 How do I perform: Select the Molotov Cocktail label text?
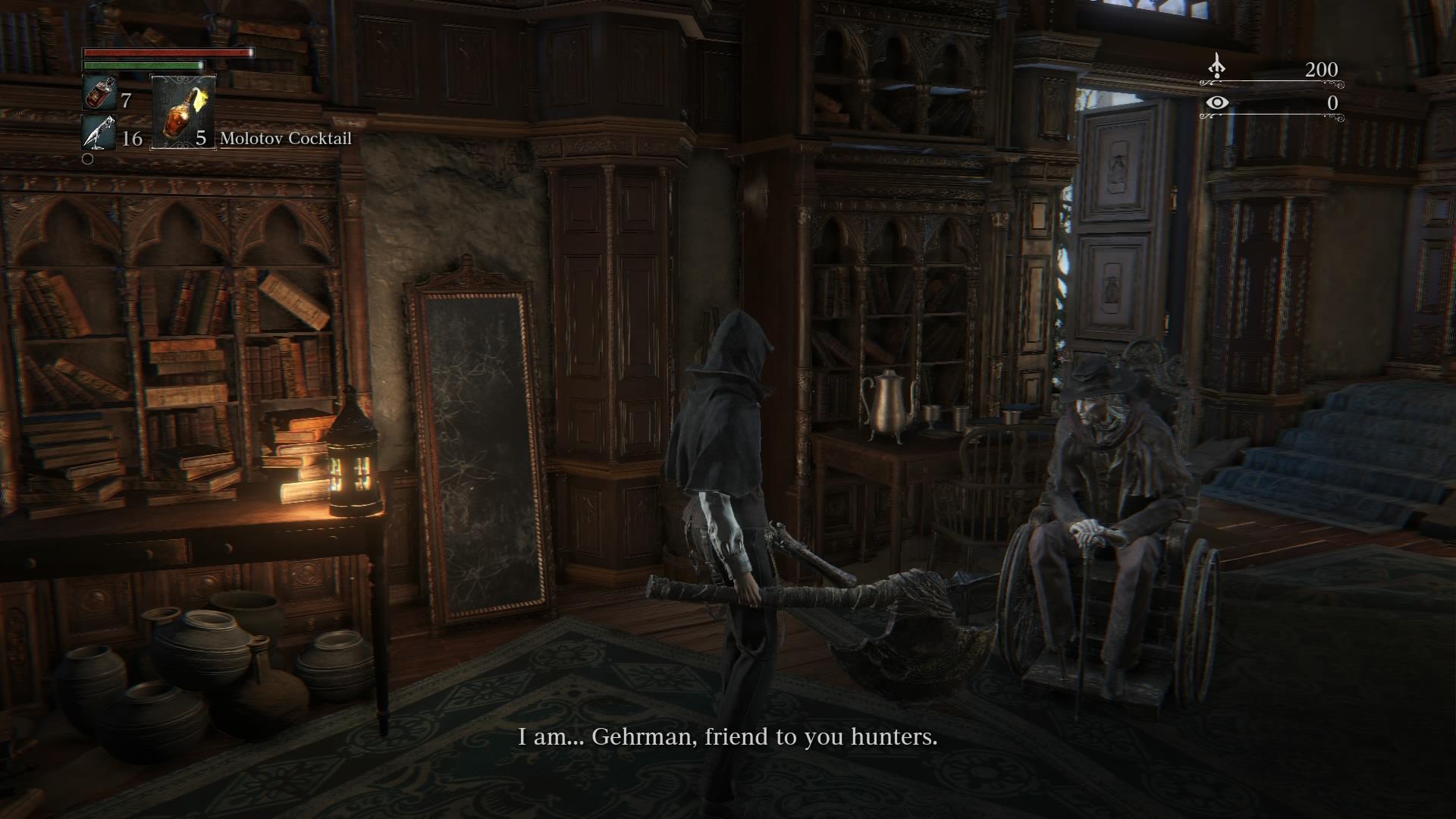pyautogui.click(x=285, y=139)
